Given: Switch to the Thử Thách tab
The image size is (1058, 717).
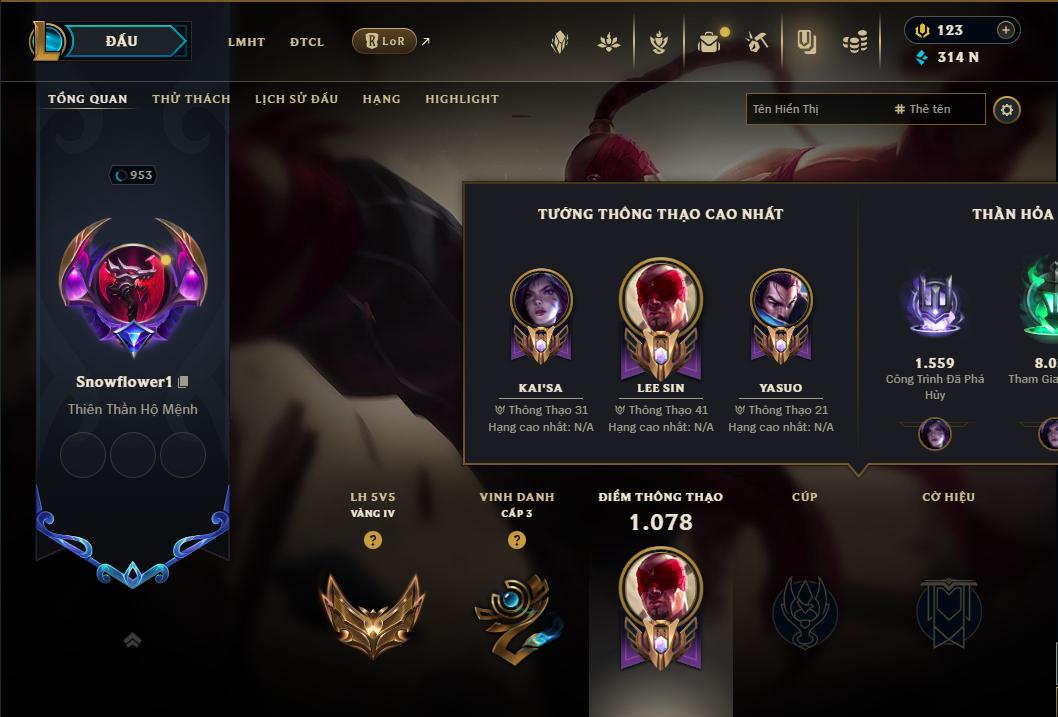Looking at the screenshot, I should pos(191,99).
